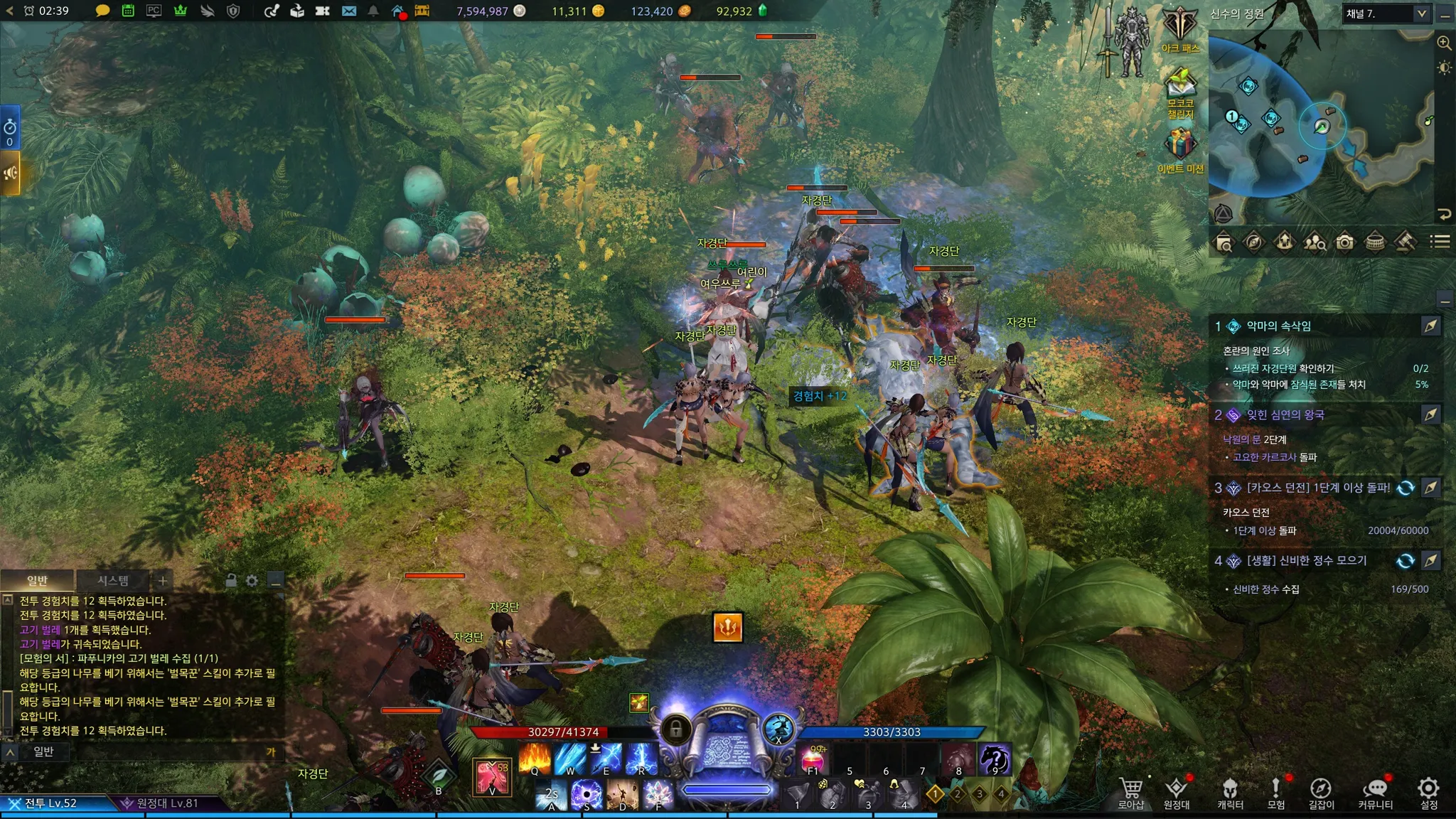Viewport: 1456px width, 819px height.
Task: Click the camera screenshot icon under the minimap
Action: (x=1344, y=242)
